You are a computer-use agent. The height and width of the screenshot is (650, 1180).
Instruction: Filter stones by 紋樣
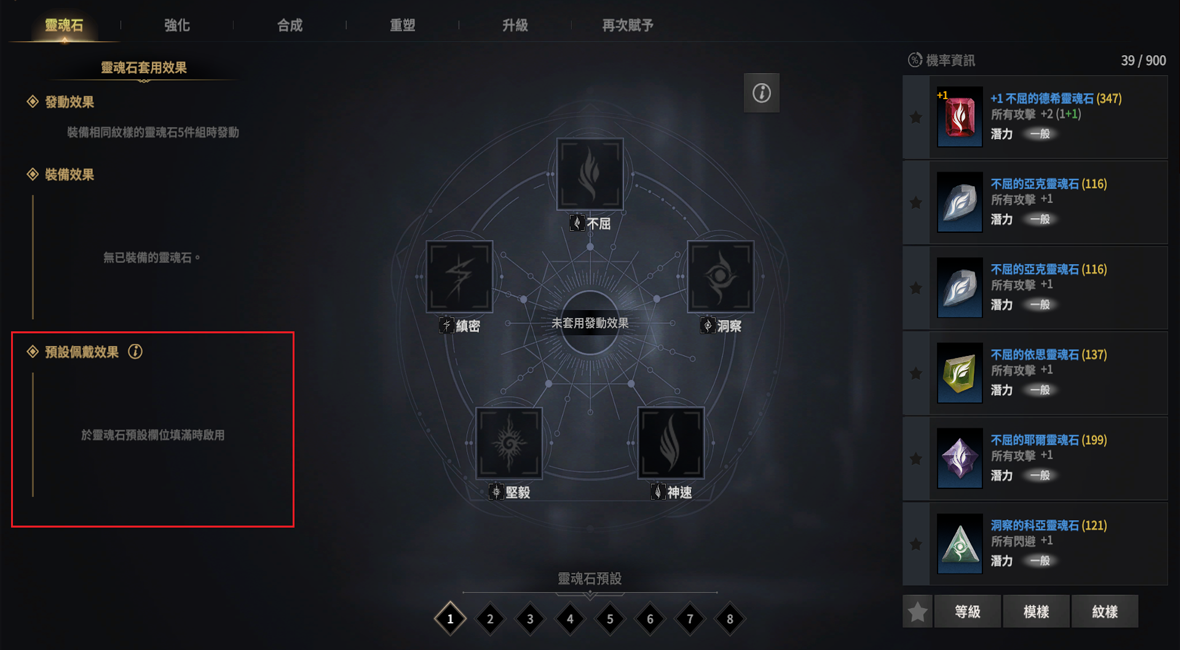1104,612
